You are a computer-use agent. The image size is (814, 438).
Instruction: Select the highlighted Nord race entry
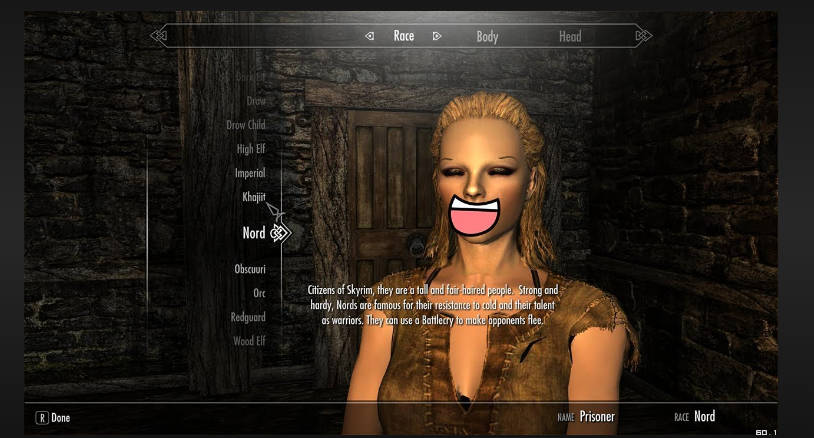[254, 233]
